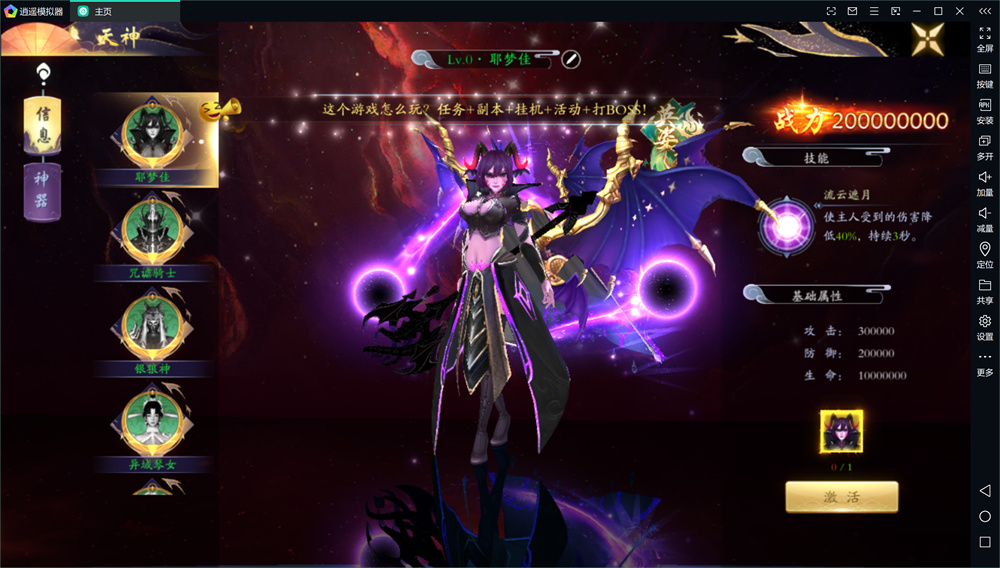Toggle emulator 全屏 fullscreen mode
1000x568 pixels.
pyautogui.click(x=984, y=39)
